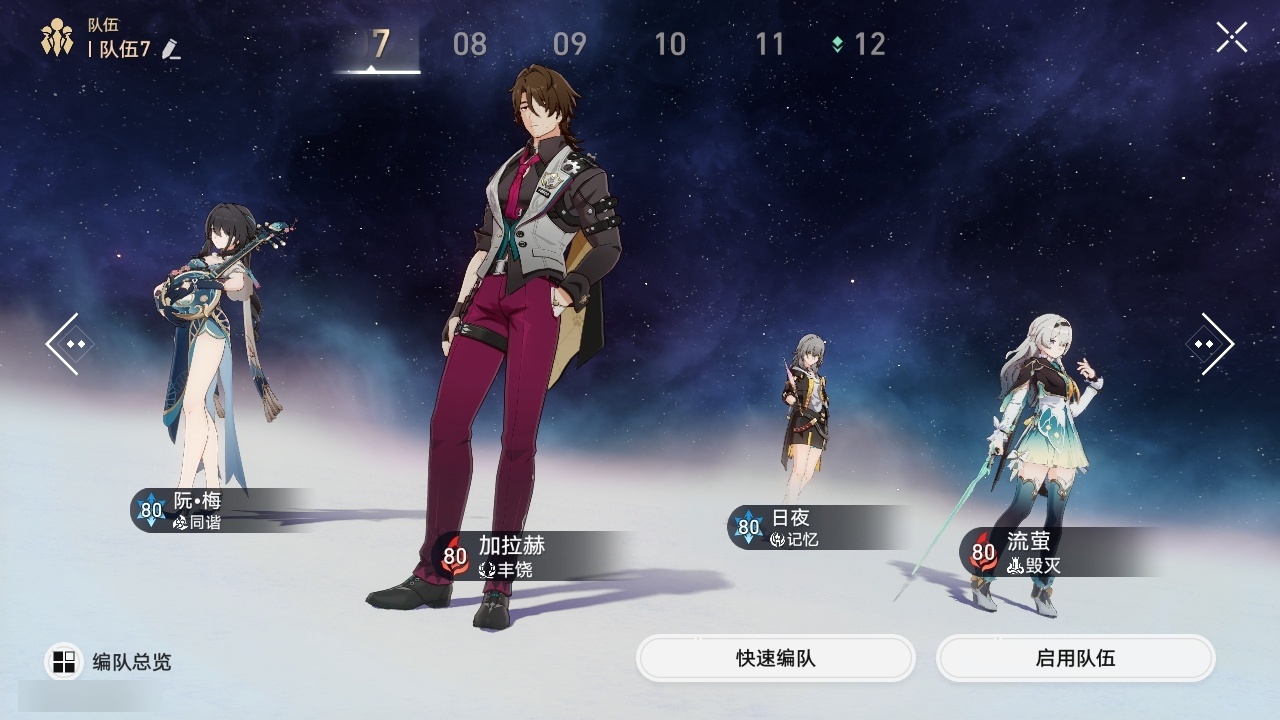The image size is (1280, 720).
Task: Close the team setup screen
Action: click(x=1231, y=38)
